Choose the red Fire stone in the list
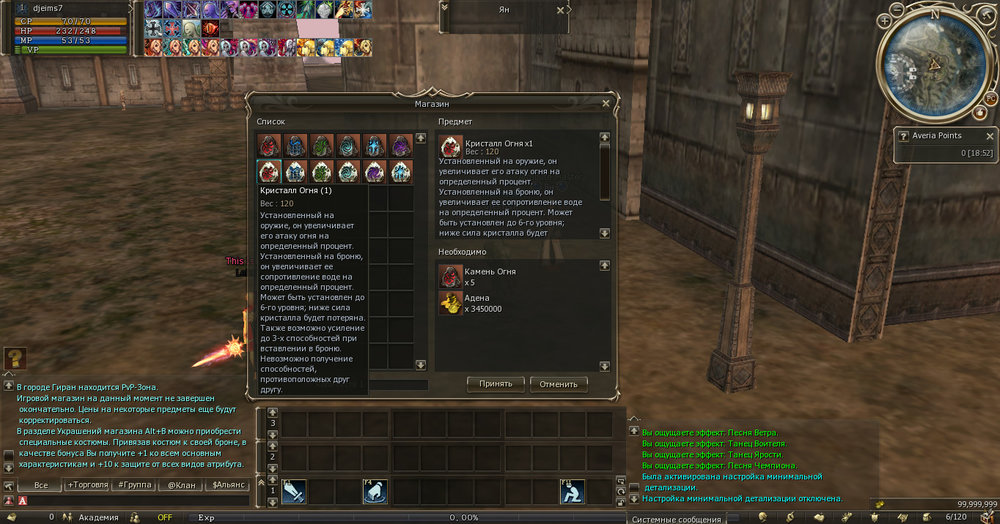 click(270, 146)
